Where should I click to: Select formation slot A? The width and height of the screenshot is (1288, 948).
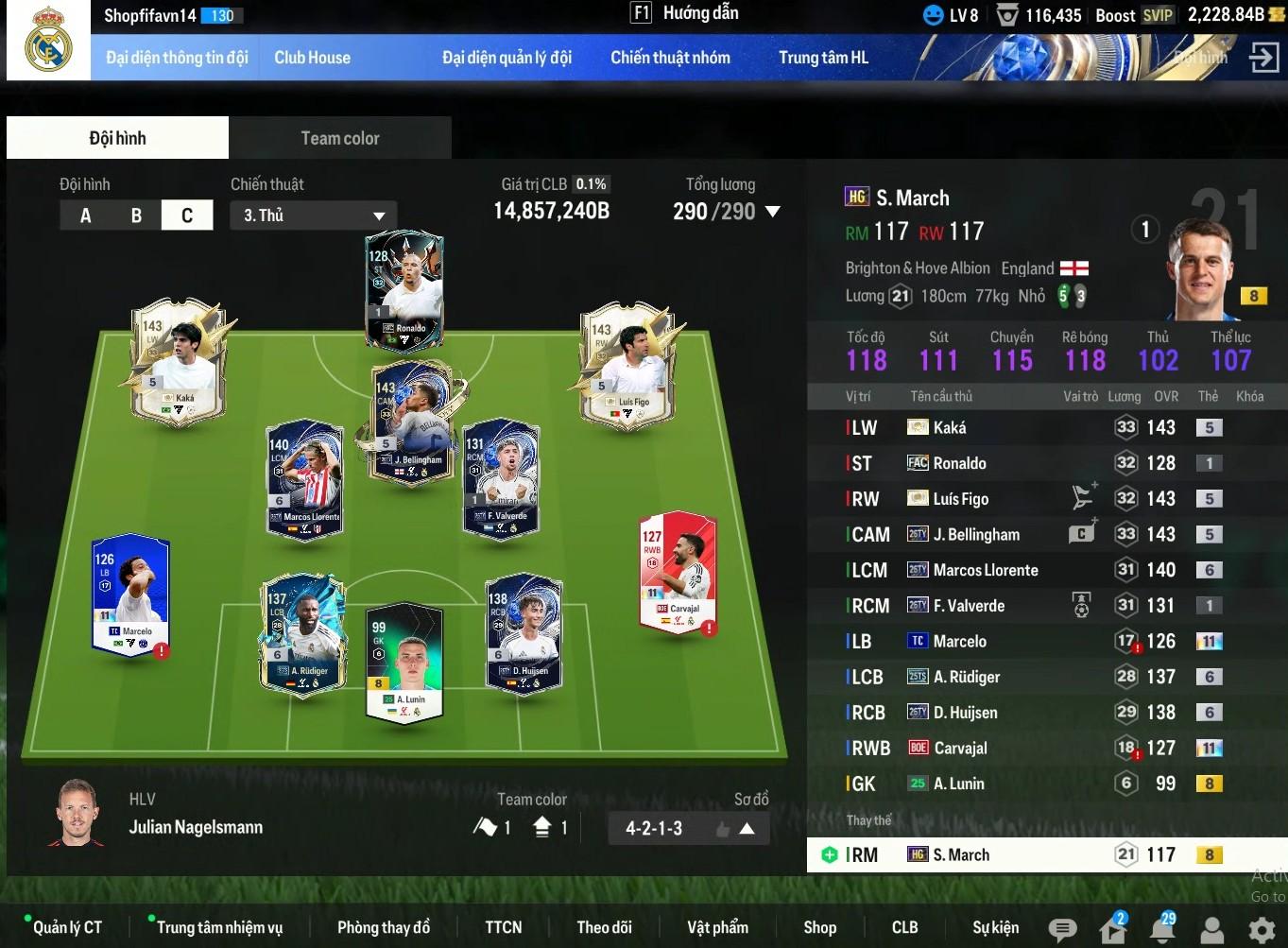click(x=85, y=215)
